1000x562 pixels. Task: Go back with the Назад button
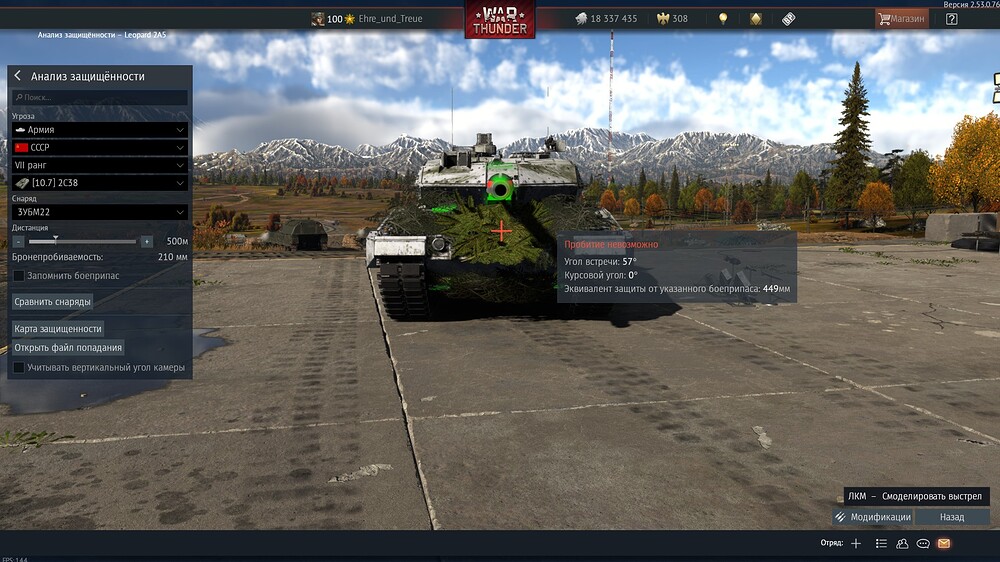click(952, 517)
